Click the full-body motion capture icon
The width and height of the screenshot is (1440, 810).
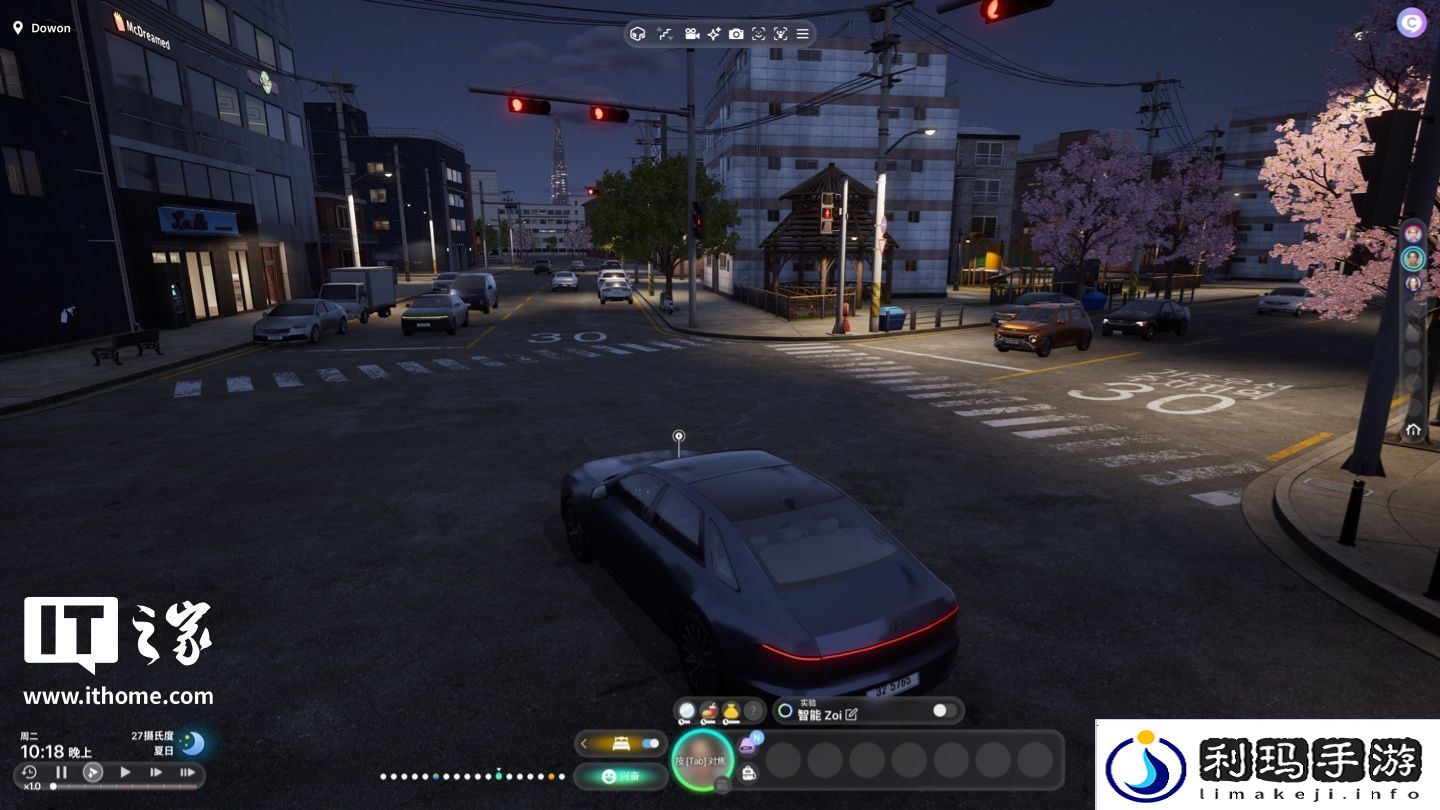pyautogui.click(x=781, y=34)
